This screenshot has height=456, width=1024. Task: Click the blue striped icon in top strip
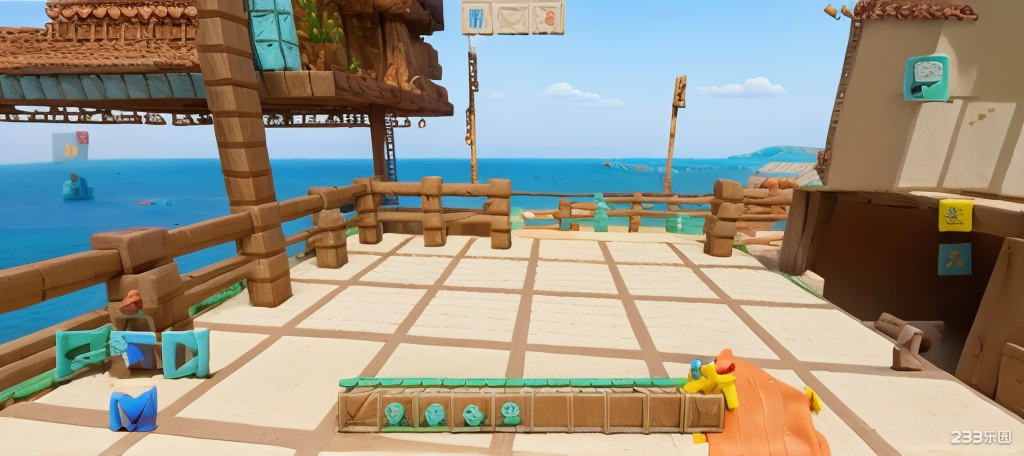[477, 18]
